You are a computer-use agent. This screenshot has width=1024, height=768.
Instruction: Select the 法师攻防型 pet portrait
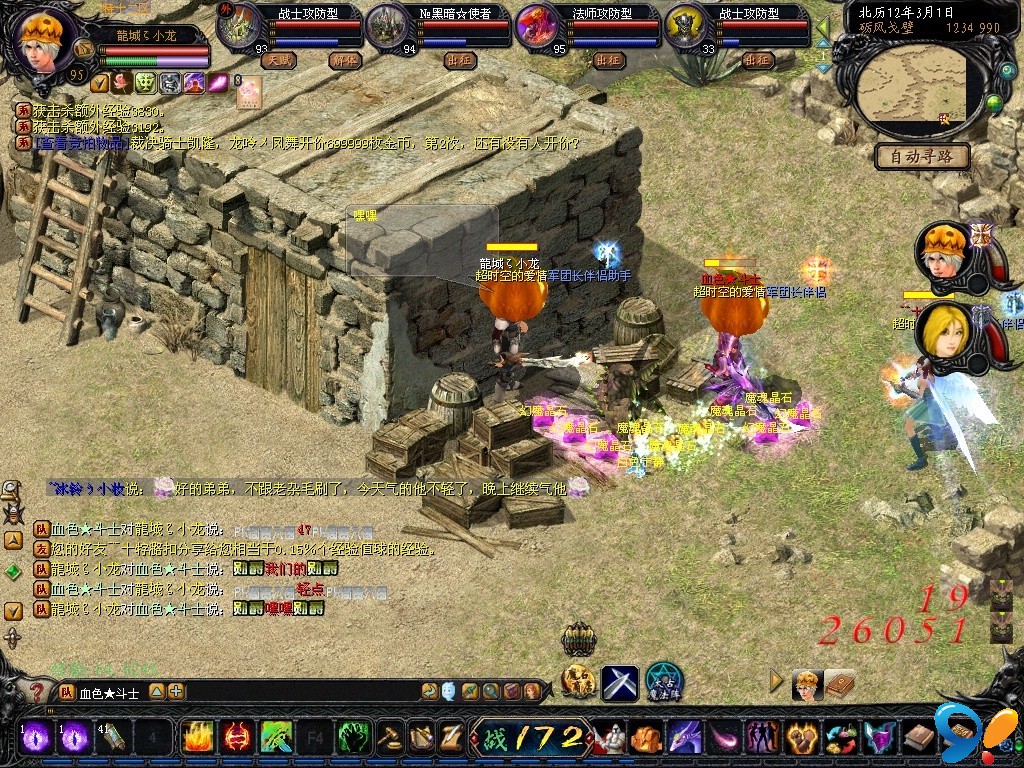pos(539,27)
